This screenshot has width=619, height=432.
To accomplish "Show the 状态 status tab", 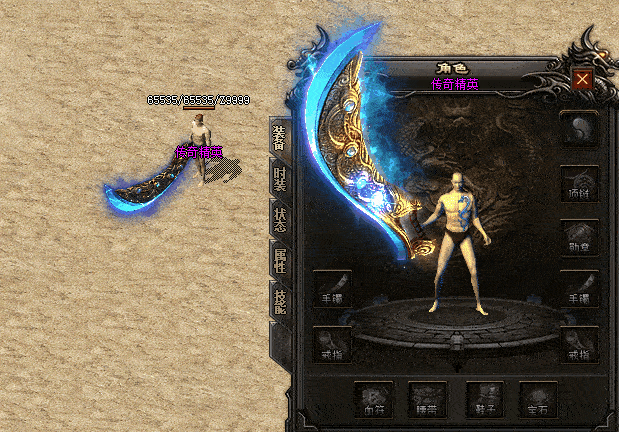I will [280, 220].
